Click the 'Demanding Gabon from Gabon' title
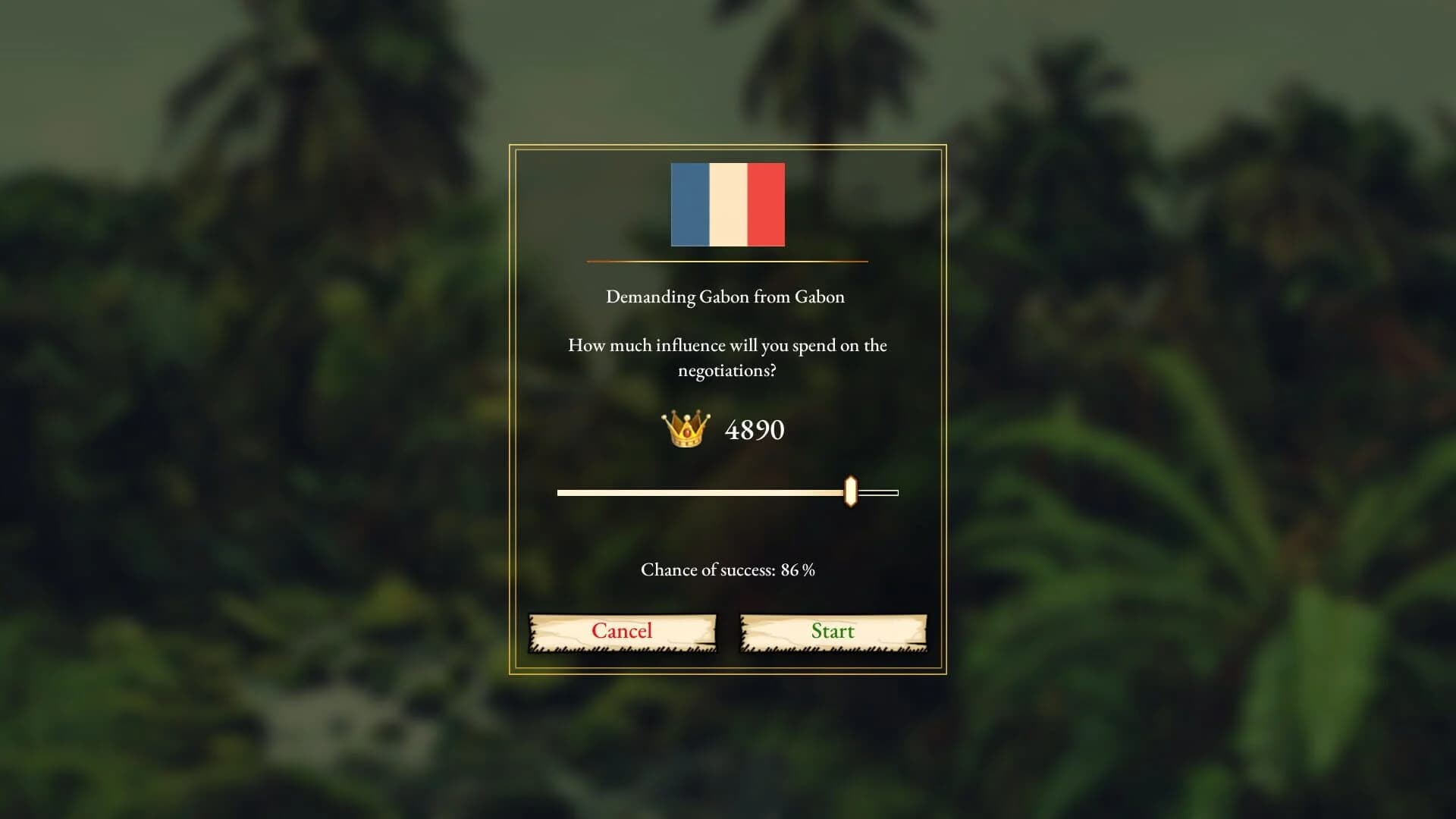 pos(724,297)
